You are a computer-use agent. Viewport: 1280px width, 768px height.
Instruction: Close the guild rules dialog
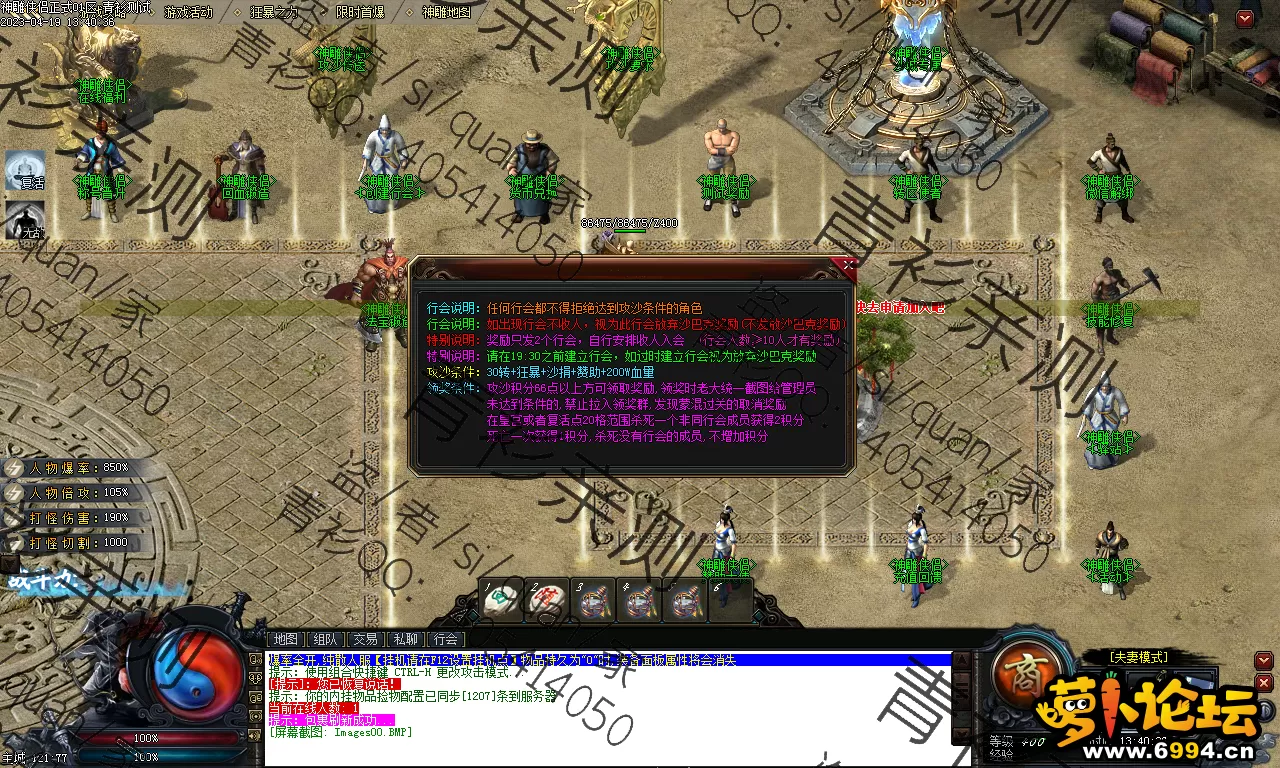pos(849,266)
